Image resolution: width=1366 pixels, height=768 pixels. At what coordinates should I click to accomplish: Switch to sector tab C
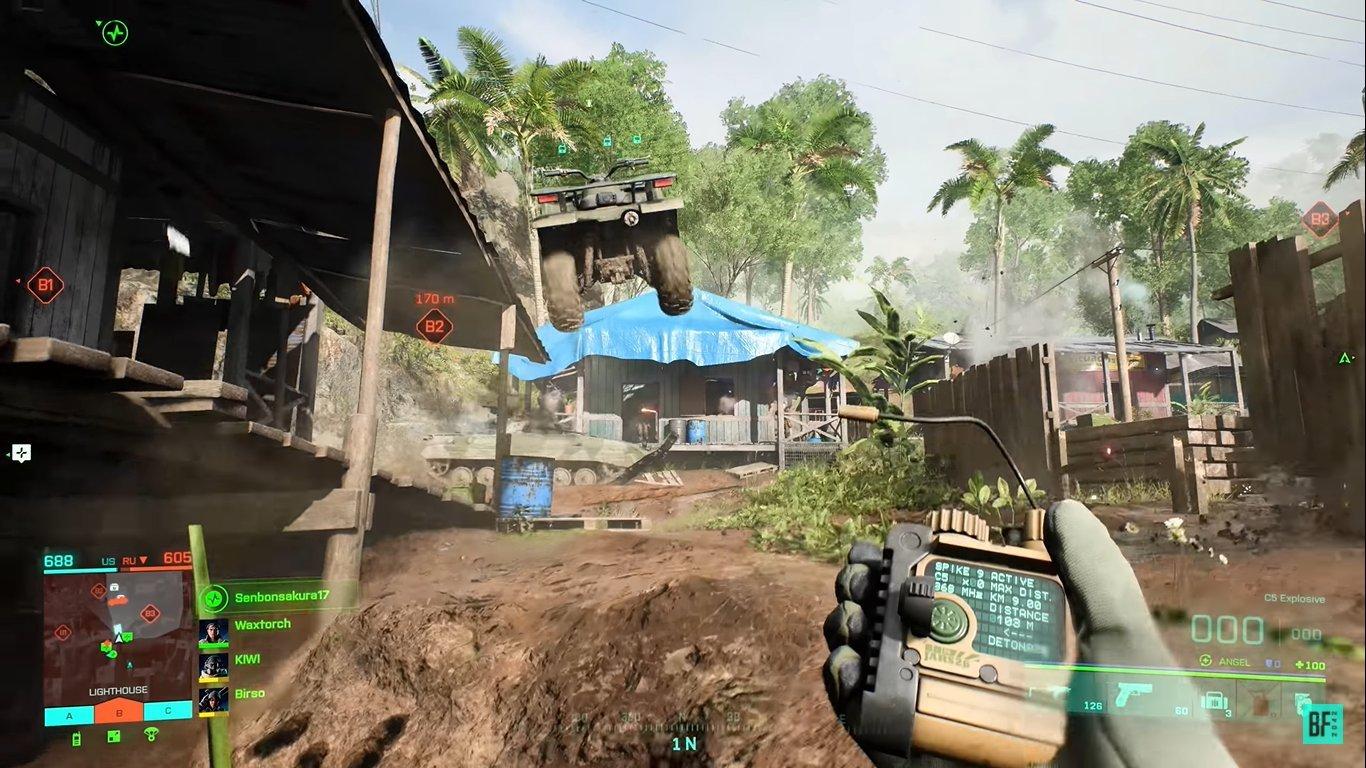click(x=167, y=711)
